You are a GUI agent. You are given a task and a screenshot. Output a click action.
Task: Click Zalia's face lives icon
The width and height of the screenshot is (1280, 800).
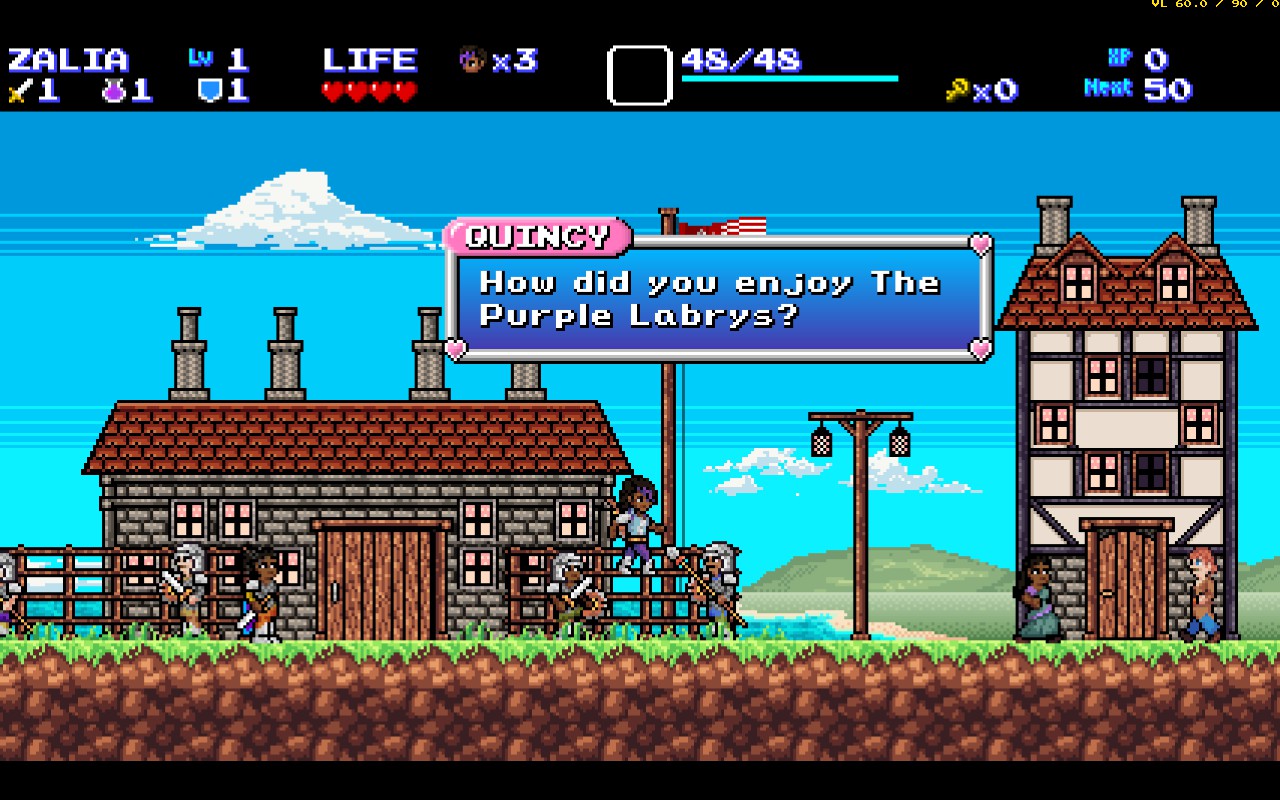click(x=471, y=60)
